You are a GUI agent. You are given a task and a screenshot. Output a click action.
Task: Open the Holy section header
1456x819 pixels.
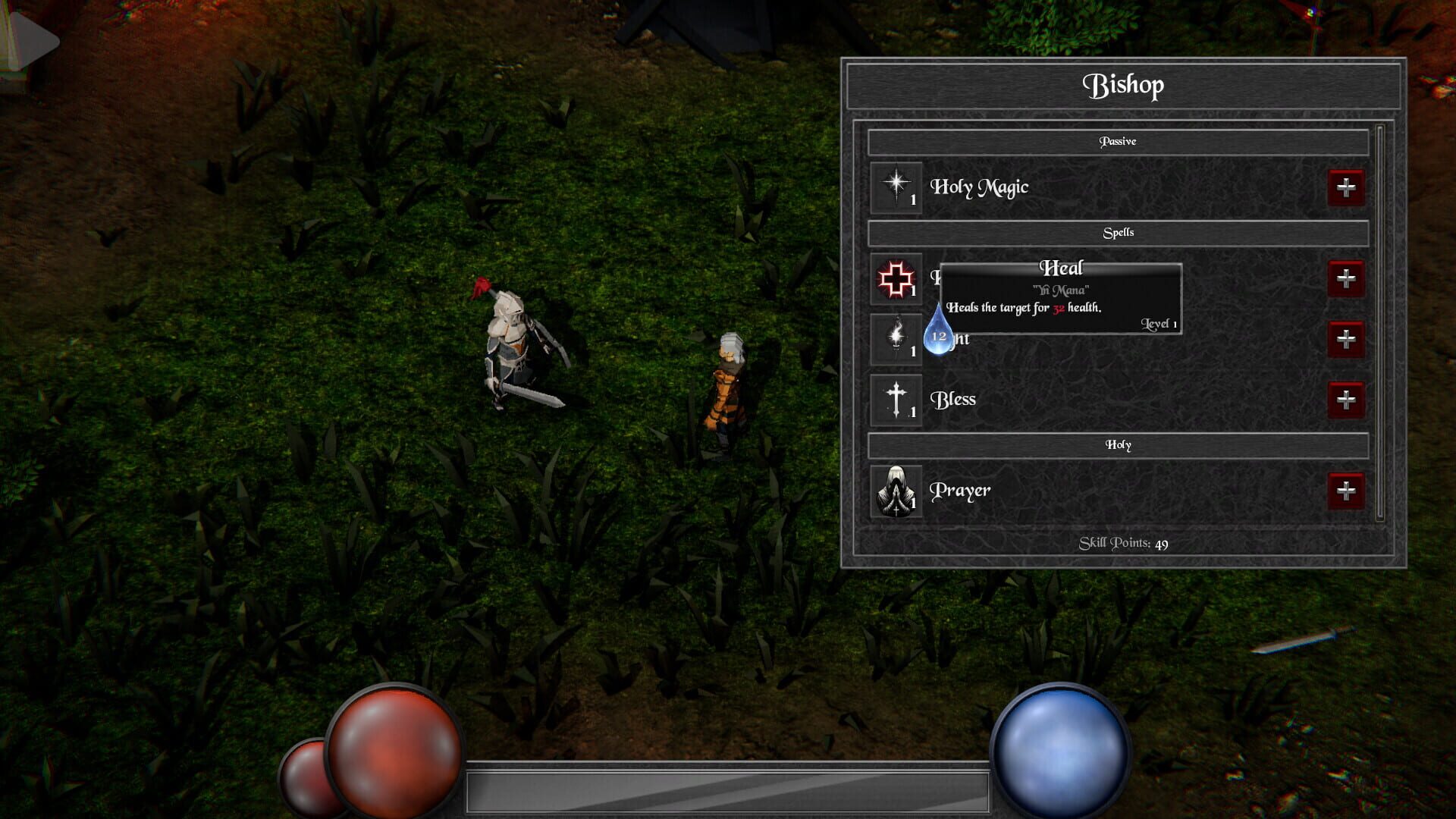(1119, 445)
